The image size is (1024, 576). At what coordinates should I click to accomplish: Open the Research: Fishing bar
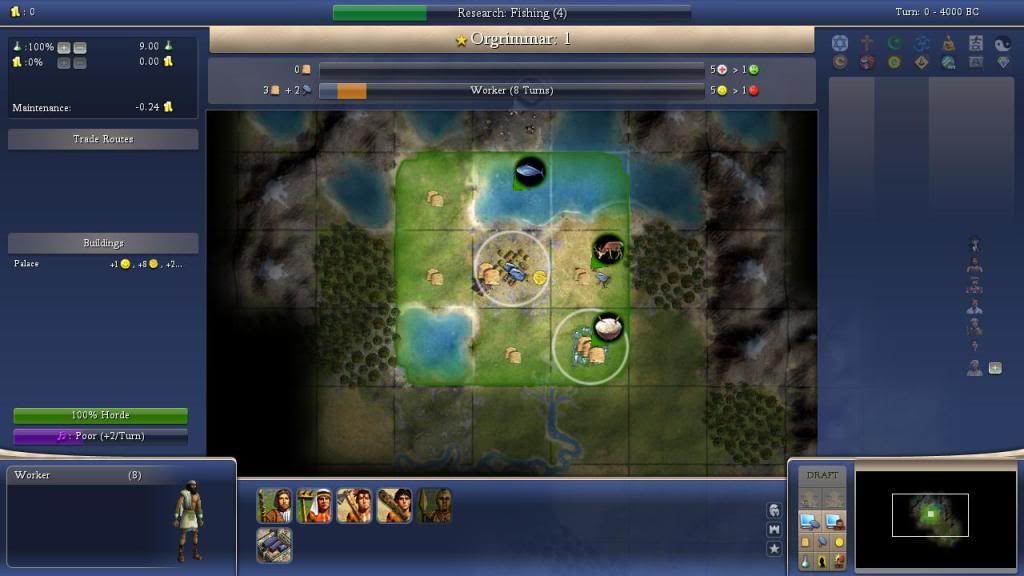click(511, 13)
